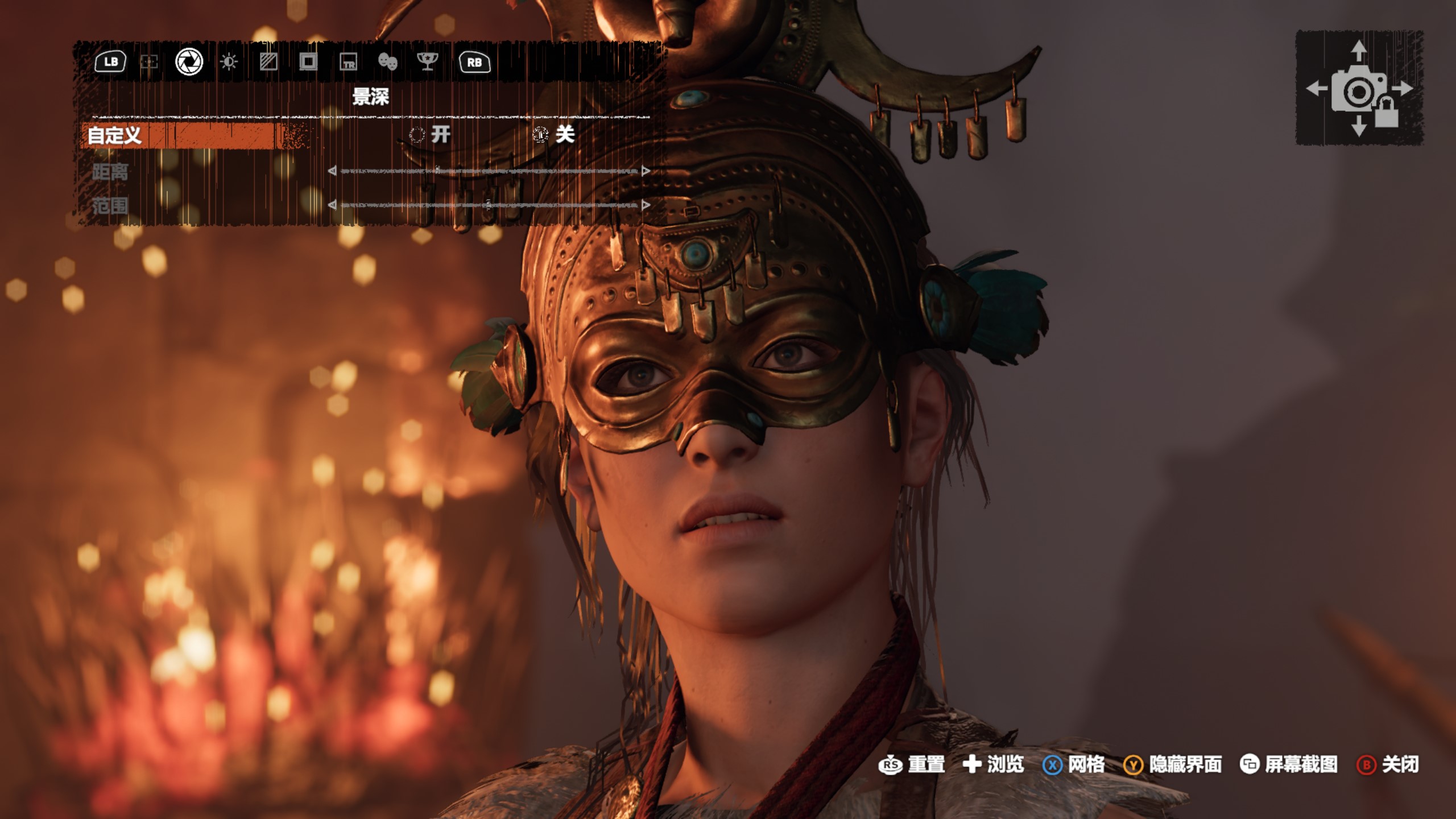Switch to the camera focus frame tab
The width and height of the screenshot is (1456, 819).
click(149, 62)
